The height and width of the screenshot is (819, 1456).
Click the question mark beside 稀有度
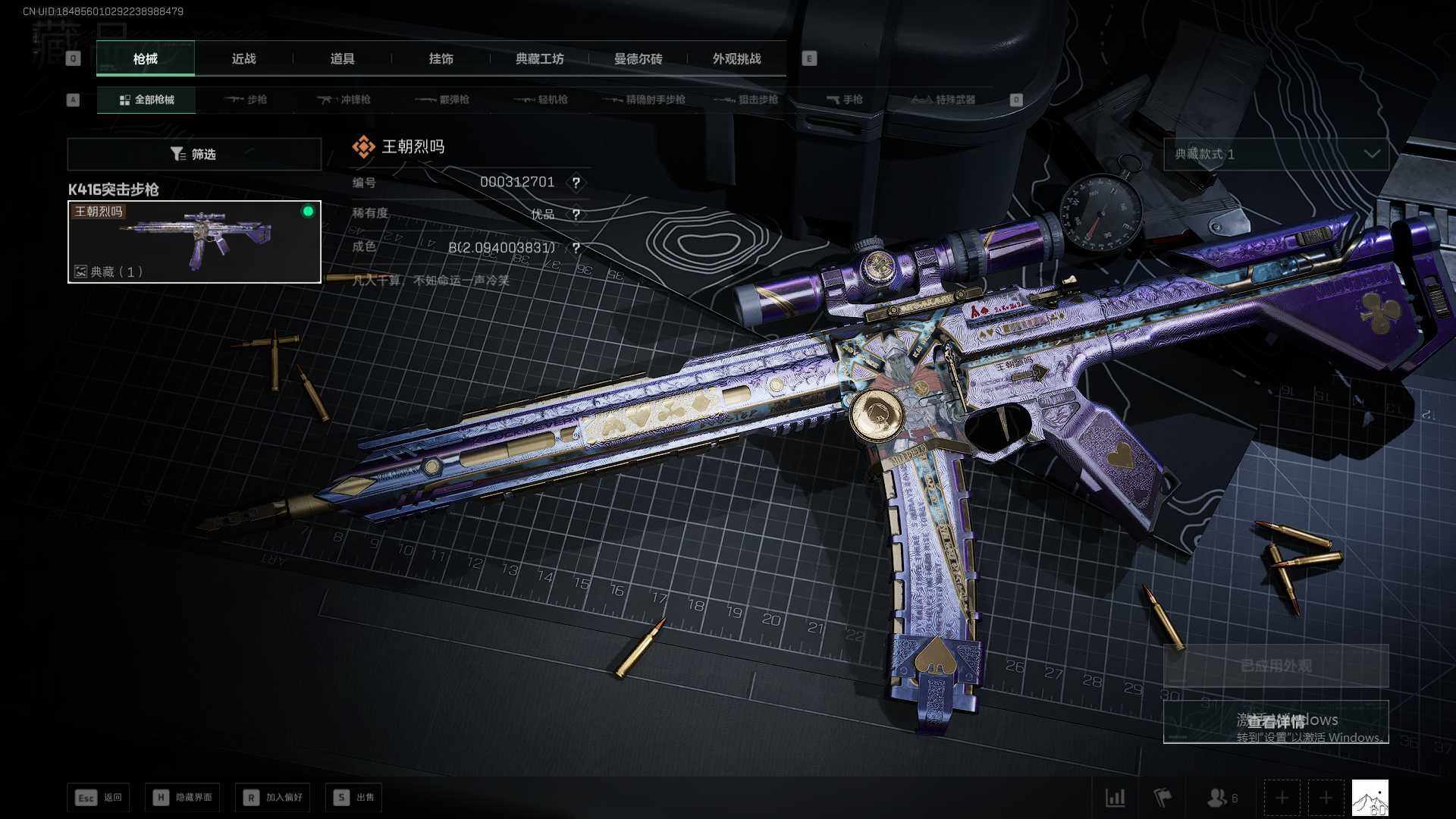576,215
